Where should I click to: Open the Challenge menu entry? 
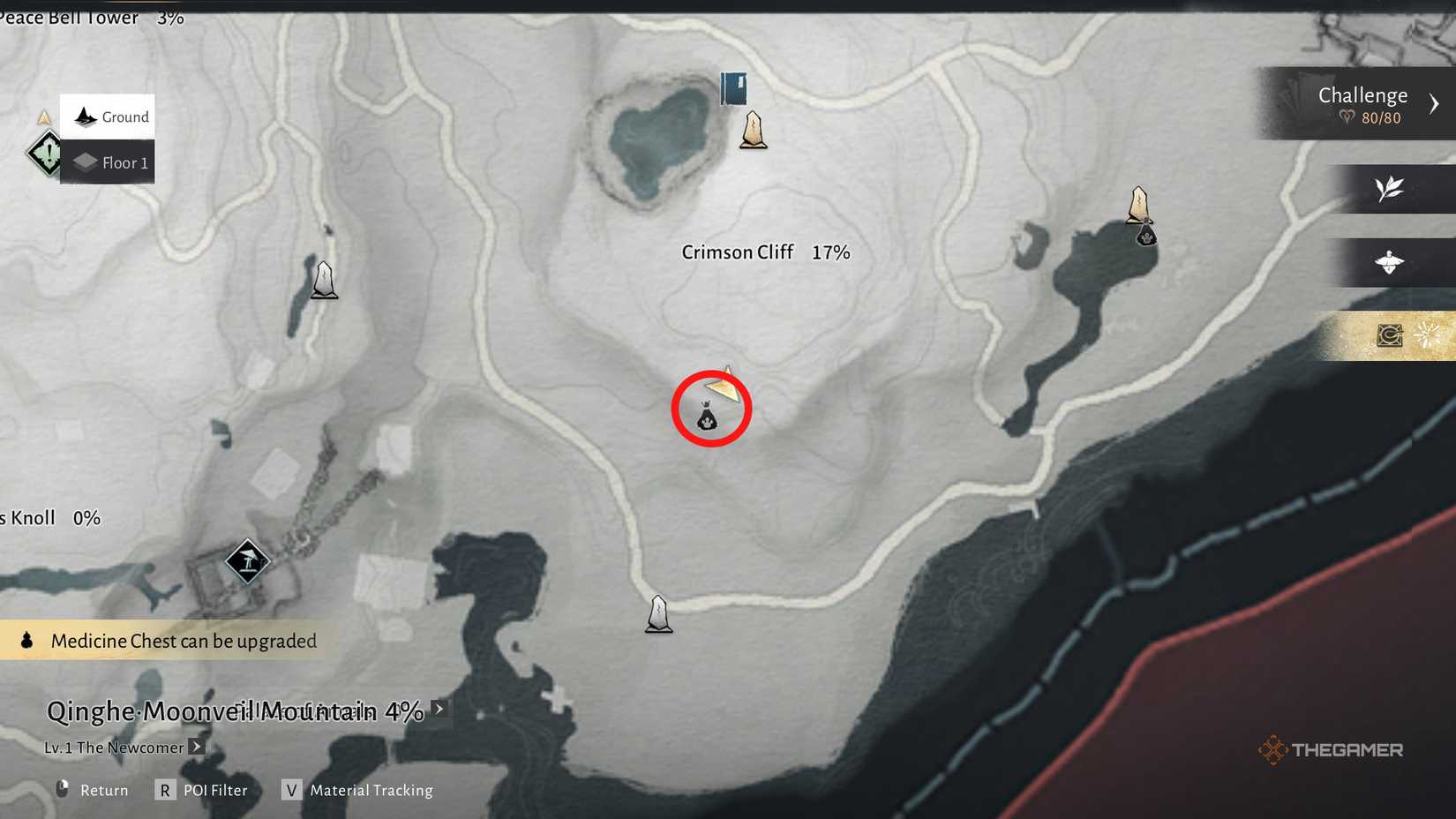coord(1362,94)
